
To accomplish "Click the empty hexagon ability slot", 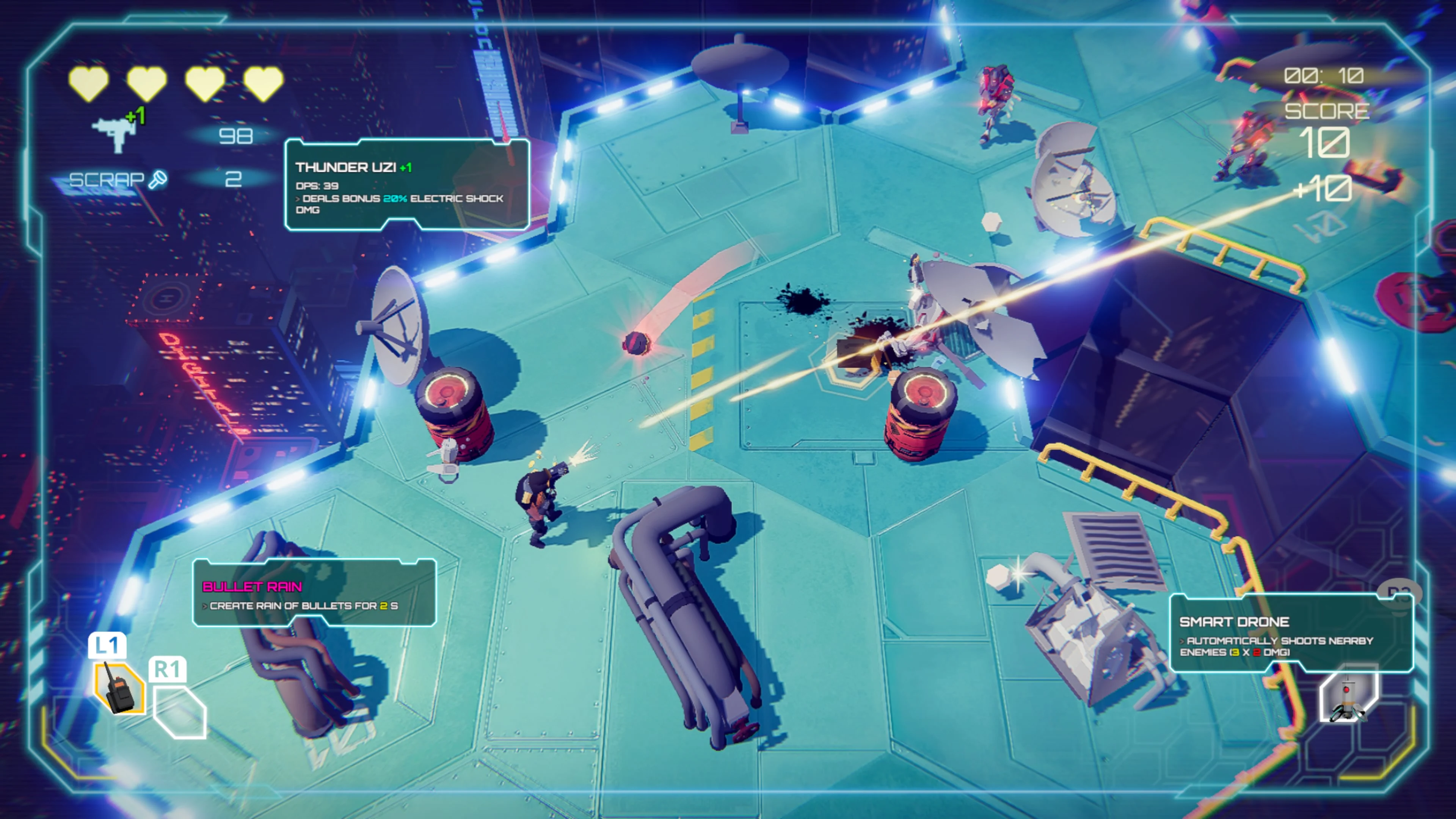I will tap(180, 711).
